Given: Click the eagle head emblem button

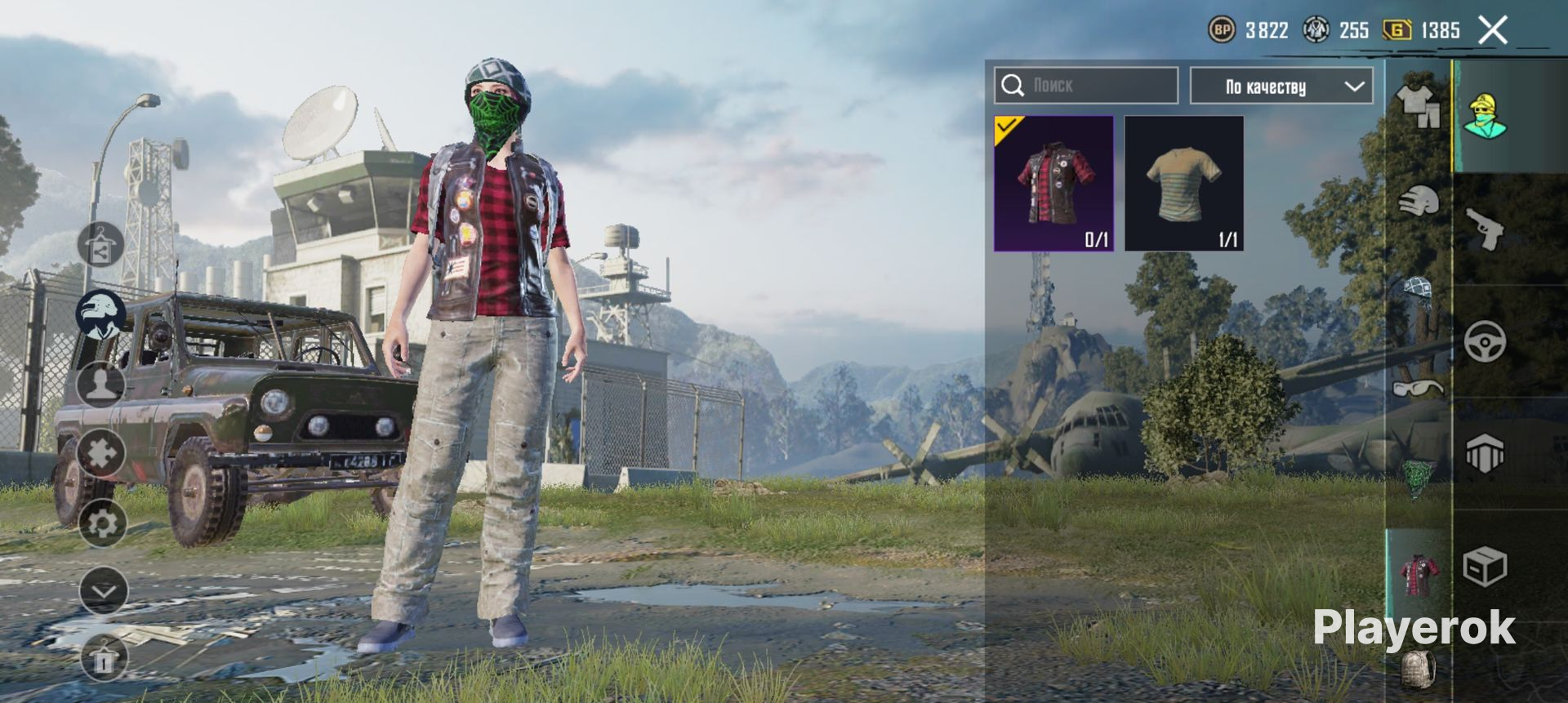Looking at the screenshot, I should (101, 314).
